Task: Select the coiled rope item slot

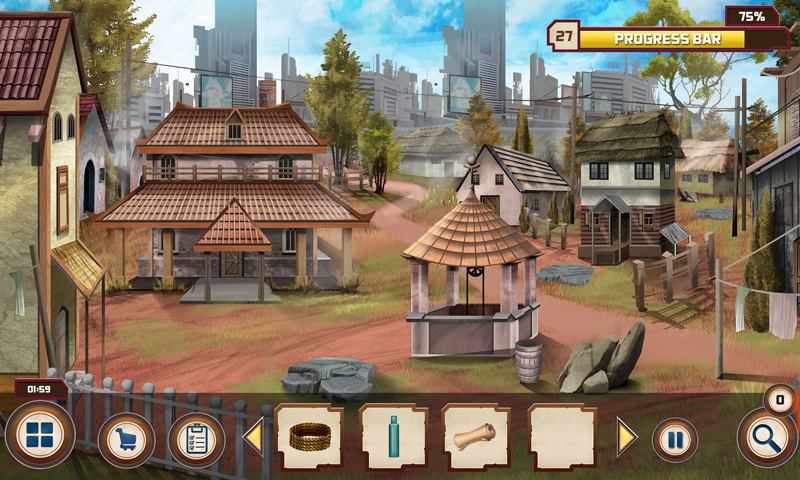Action: (x=309, y=437)
